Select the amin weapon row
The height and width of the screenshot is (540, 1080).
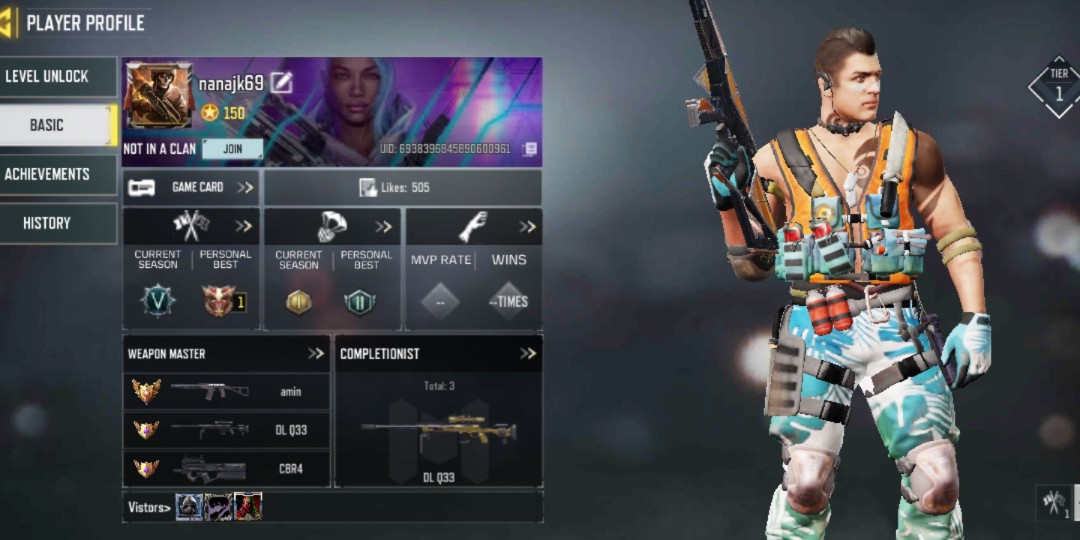point(226,392)
